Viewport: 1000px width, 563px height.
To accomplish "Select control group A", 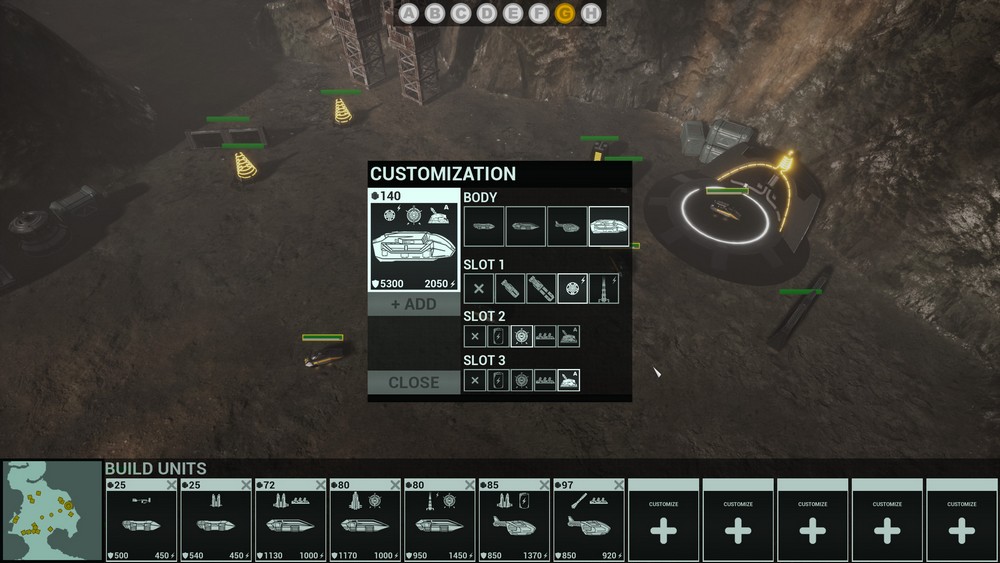I will [x=409, y=13].
